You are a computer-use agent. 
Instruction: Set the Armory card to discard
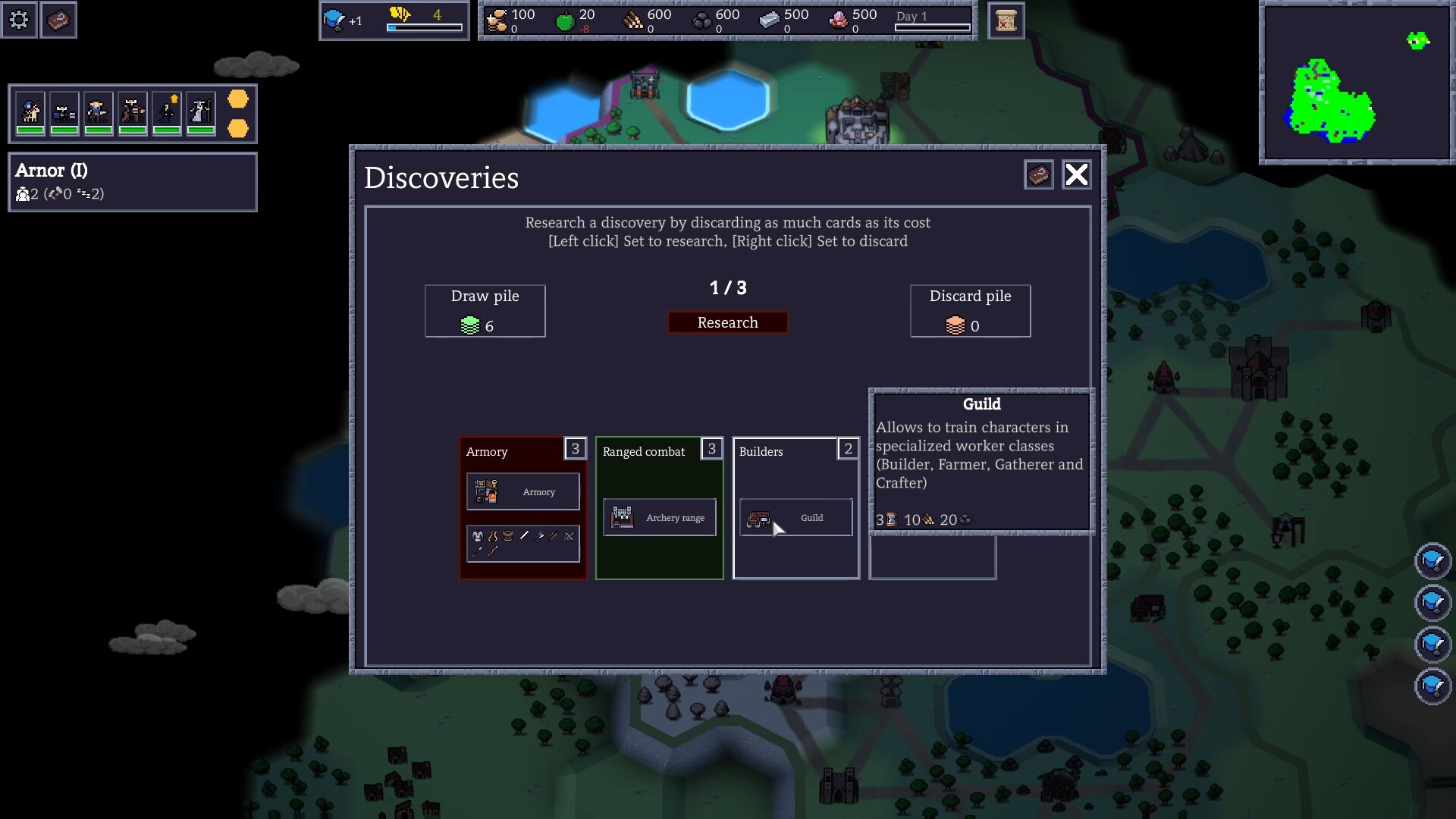(x=522, y=491)
